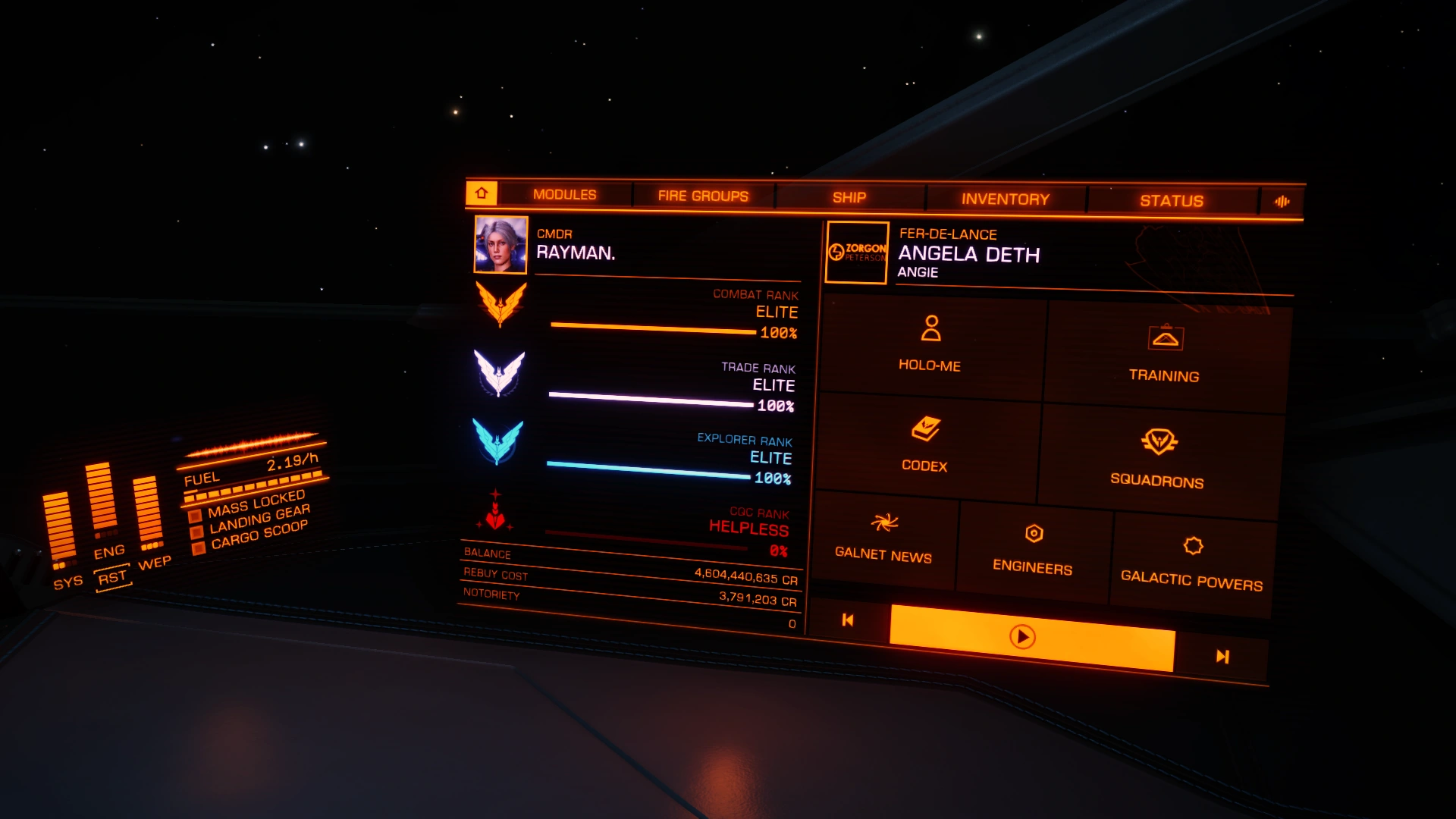The width and height of the screenshot is (1456, 819).
Task: Click the skip-forward control bottom right
Action: (x=1223, y=657)
